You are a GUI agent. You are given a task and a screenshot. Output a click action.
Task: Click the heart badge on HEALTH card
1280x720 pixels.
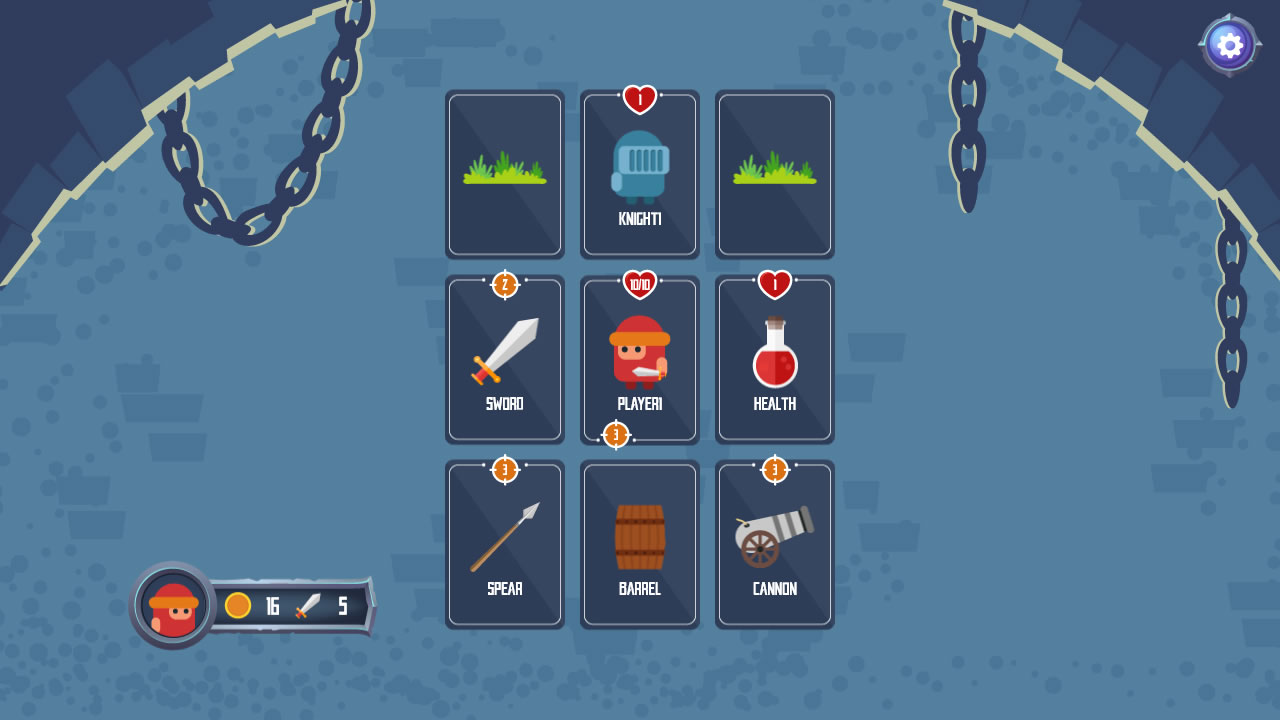click(775, 282)
